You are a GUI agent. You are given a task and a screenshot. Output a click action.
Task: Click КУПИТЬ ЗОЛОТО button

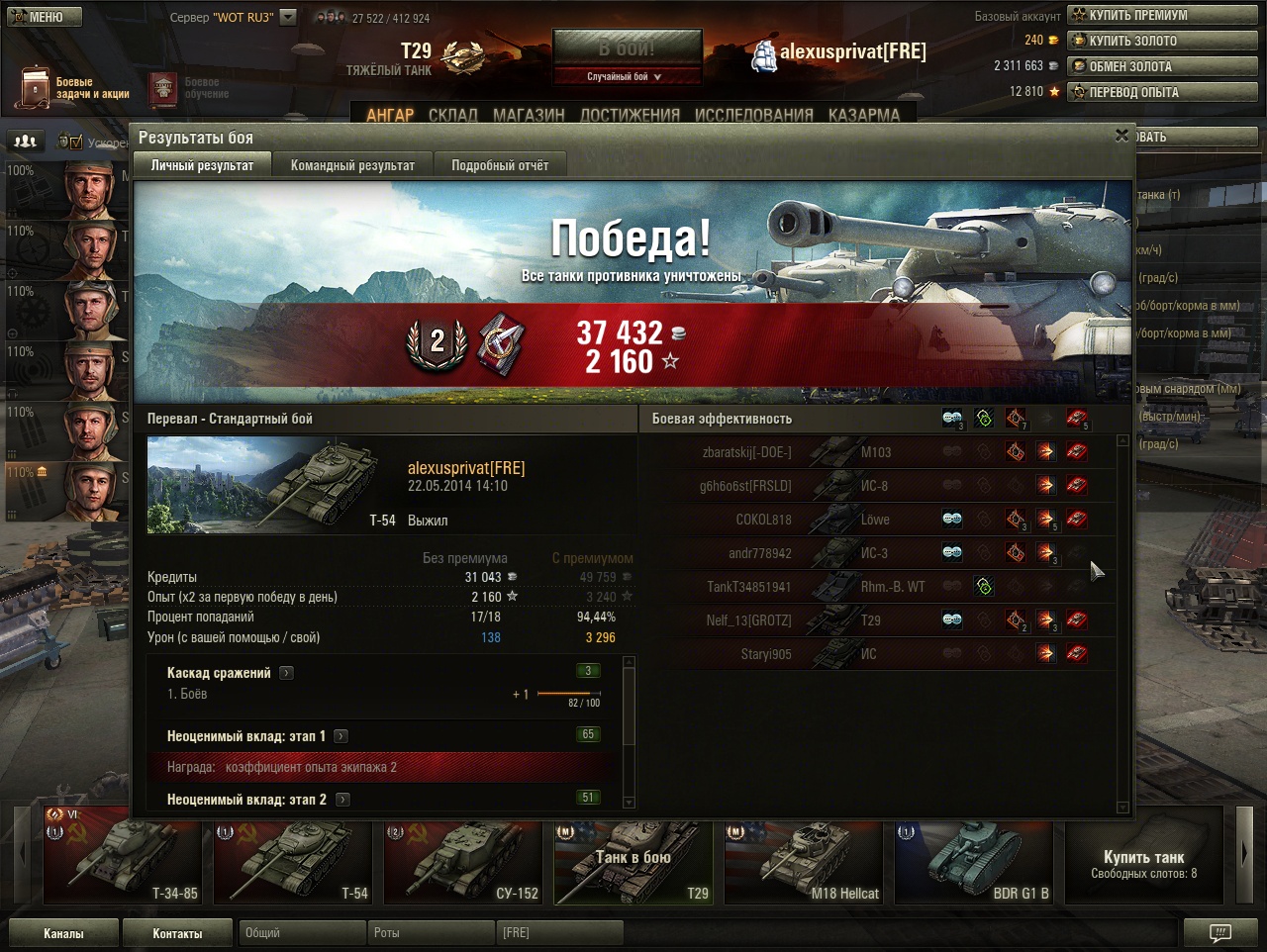[1161, 42]
